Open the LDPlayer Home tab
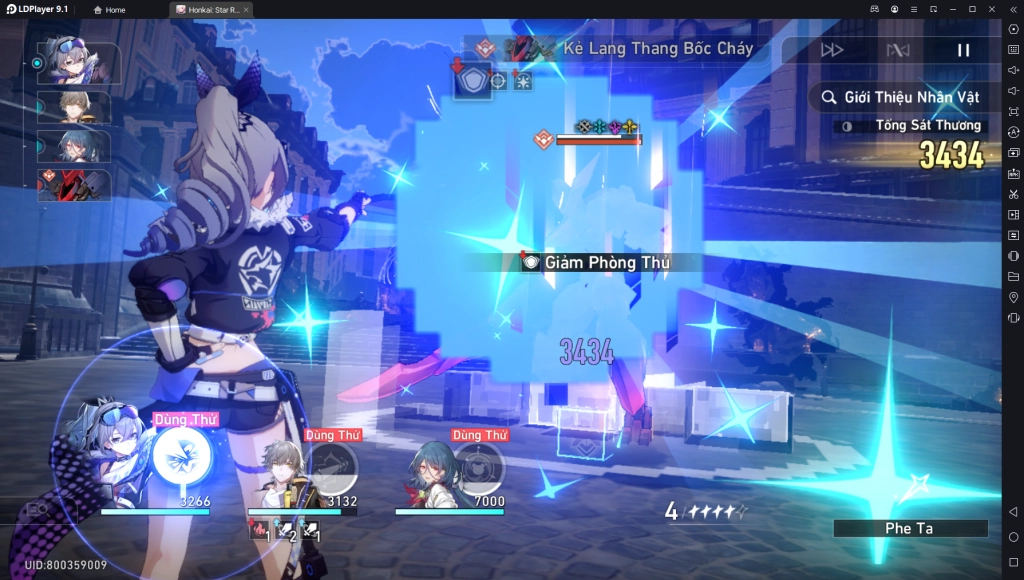Image resolution: width=1024 pixels, height=580 pixels. (110, 9)
